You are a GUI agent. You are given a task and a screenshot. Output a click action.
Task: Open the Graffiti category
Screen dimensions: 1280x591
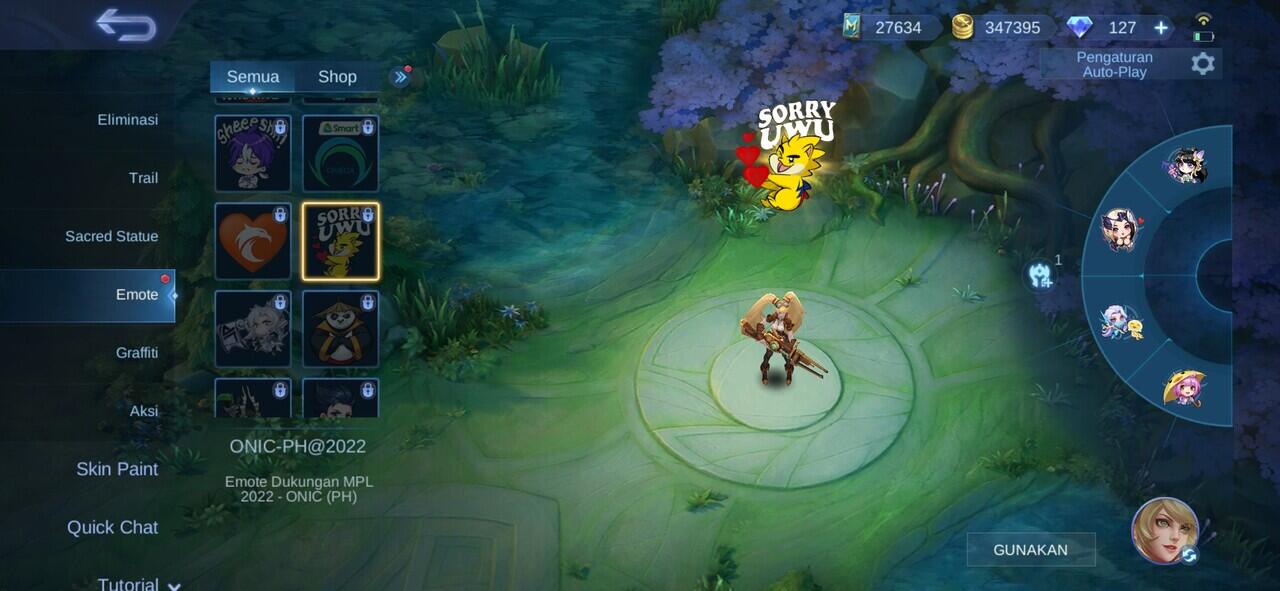tap(136, 353)
